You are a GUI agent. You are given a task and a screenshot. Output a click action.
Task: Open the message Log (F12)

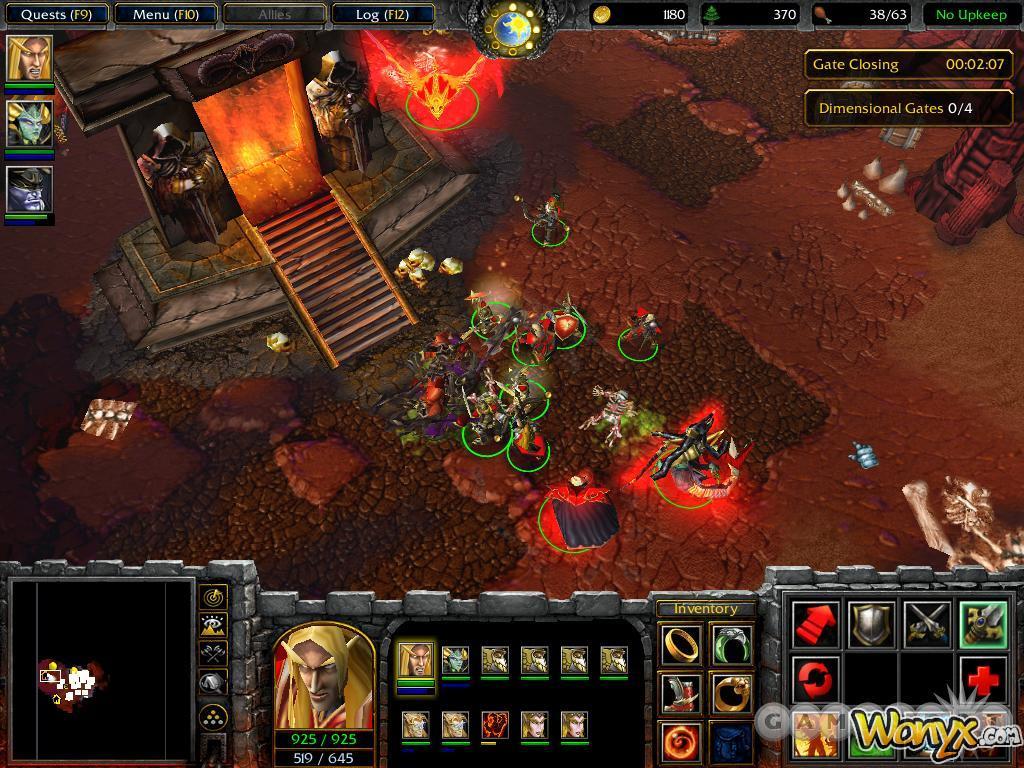(381, 15)
